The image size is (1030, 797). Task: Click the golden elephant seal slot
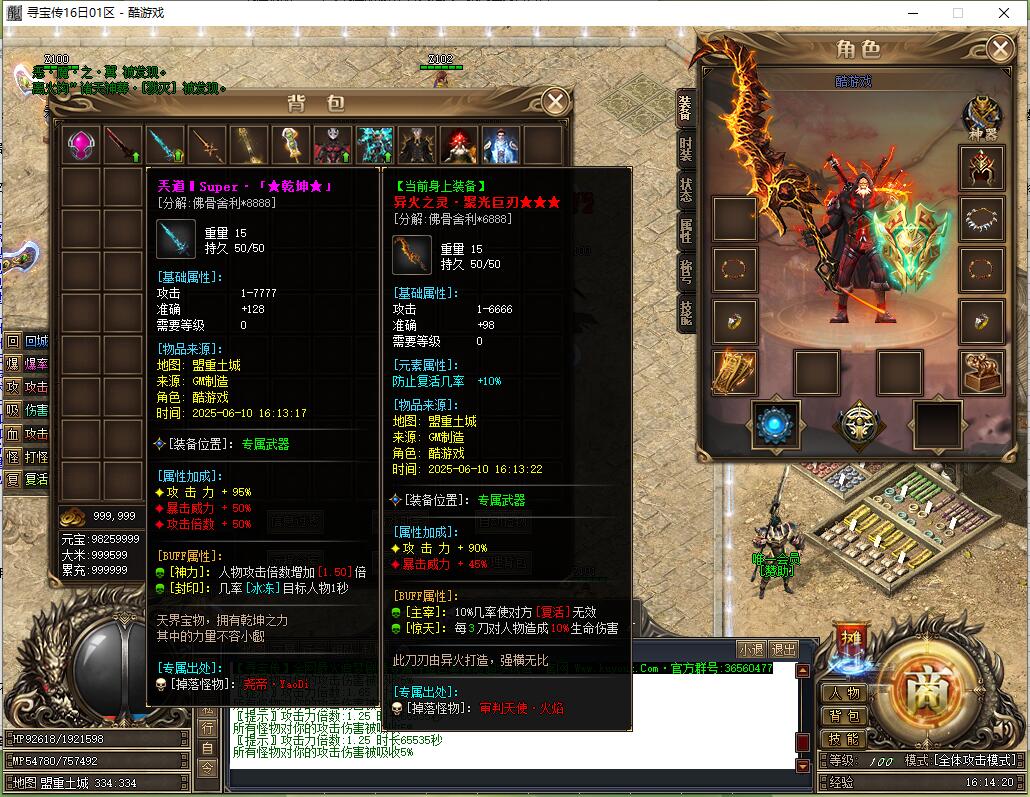(x=981, y=372)
